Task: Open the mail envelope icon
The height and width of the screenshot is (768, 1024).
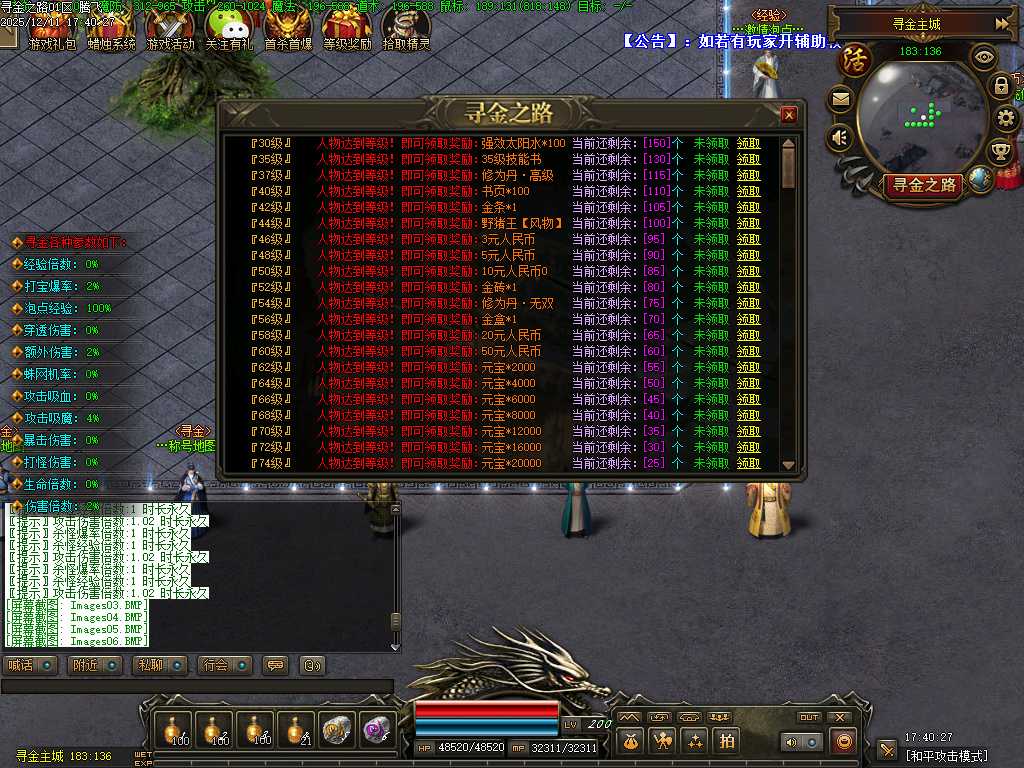Action: click(840, 98)
